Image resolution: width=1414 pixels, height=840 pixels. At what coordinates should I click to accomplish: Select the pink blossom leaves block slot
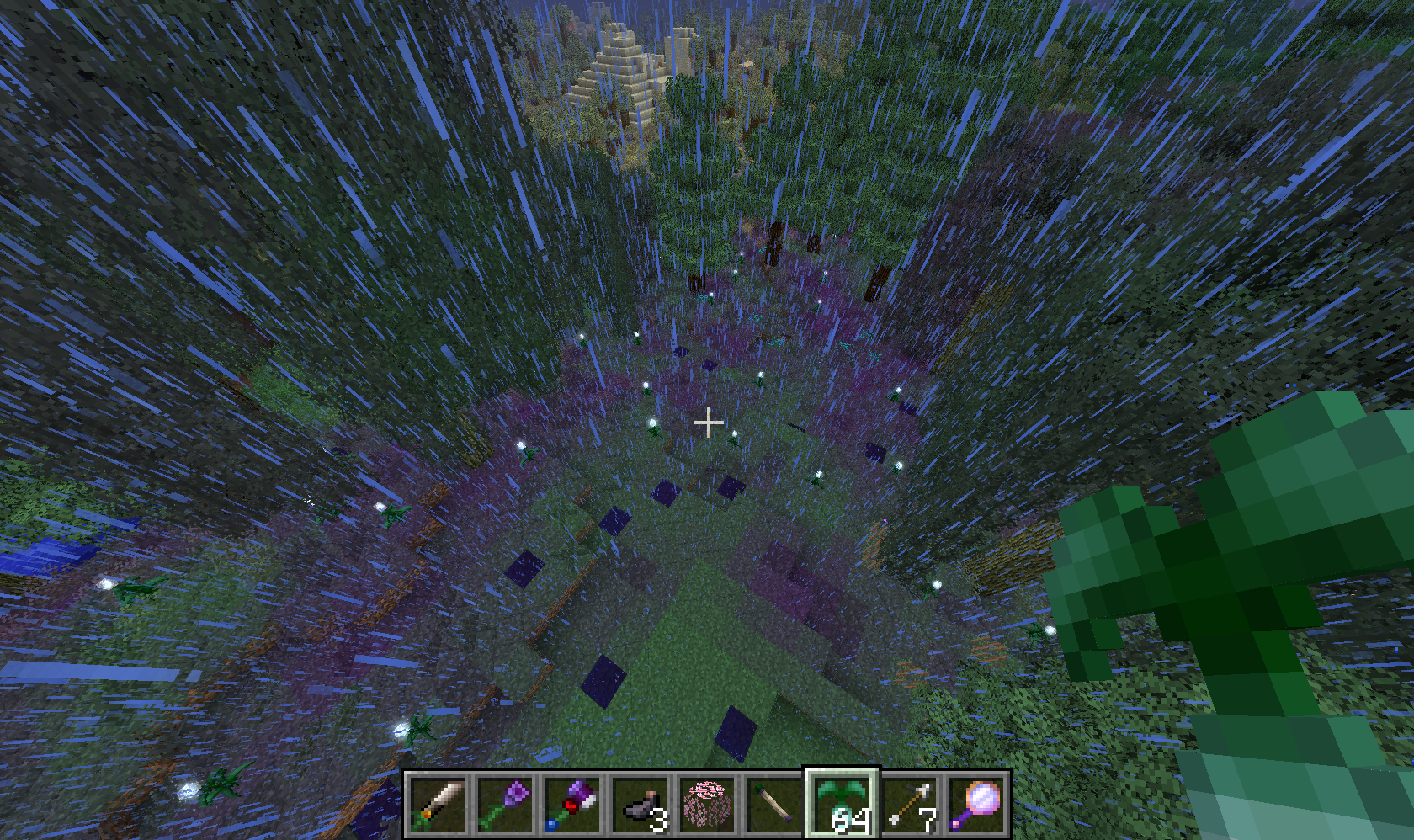pyautogui.click(x=707, y=805)
